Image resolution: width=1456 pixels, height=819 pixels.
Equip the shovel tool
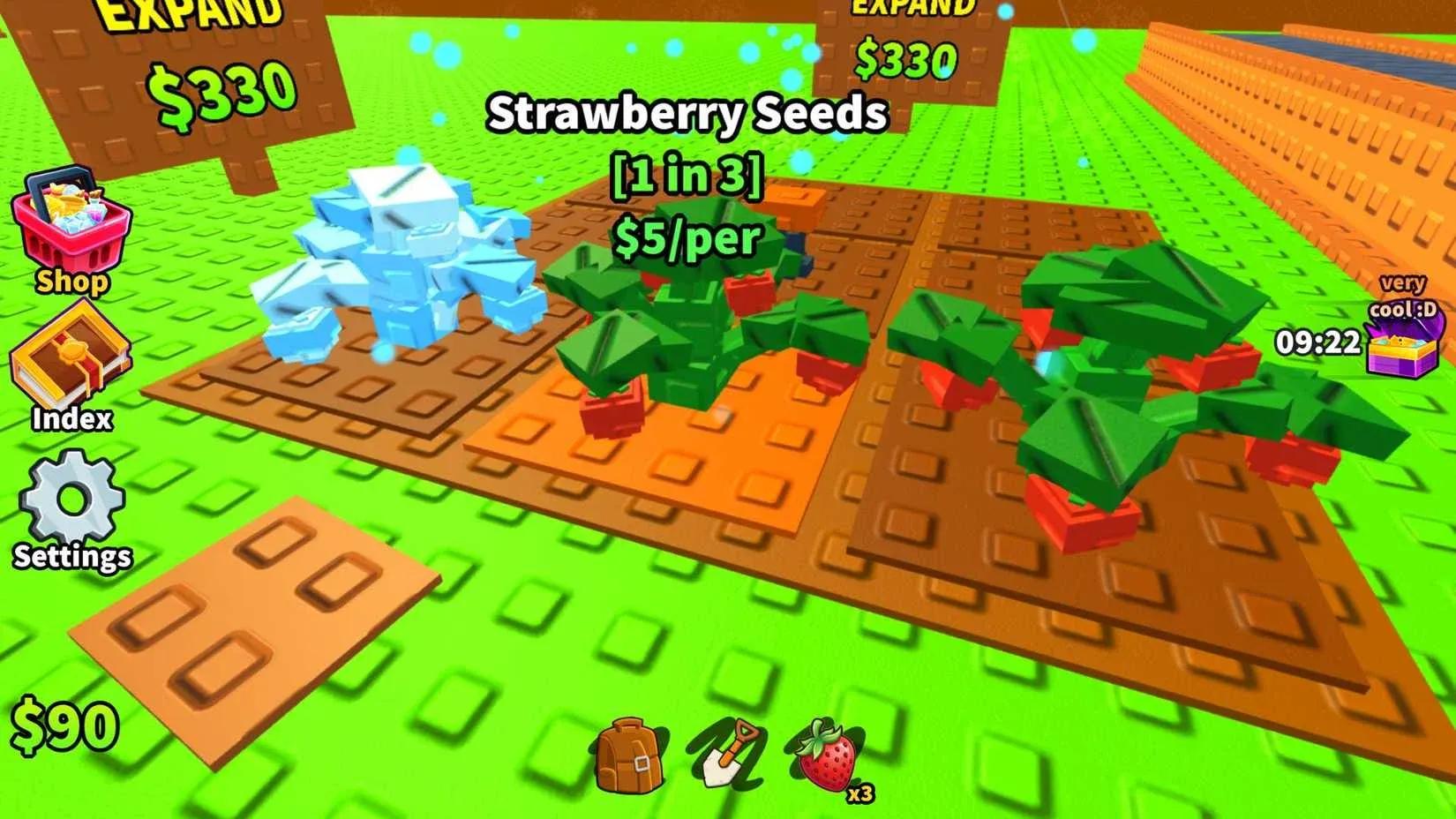click(x=732, y=755)
